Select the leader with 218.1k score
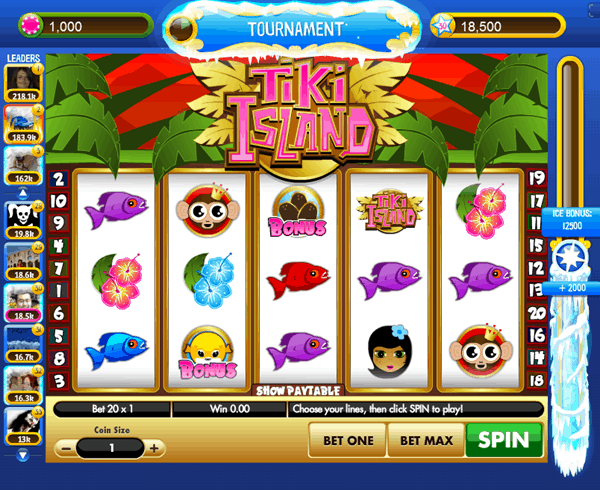The height and width of the screenshot is (490, 600). (22, 83)
